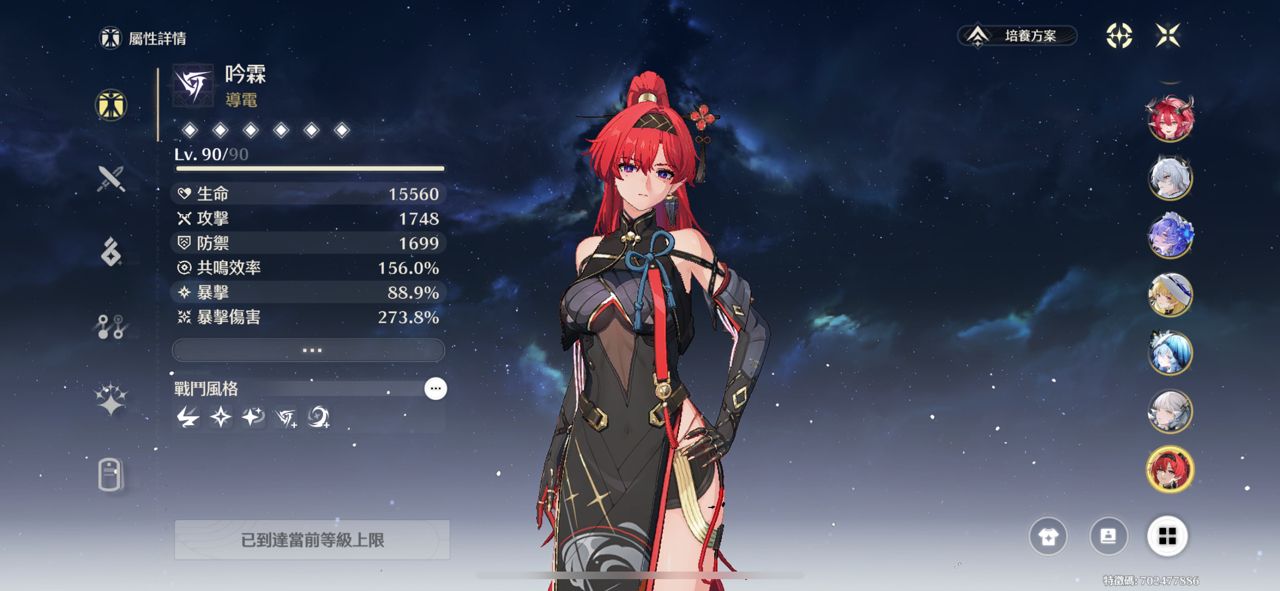
Task: Select the attributes tab with the human figure
Action: click(111, 105)
